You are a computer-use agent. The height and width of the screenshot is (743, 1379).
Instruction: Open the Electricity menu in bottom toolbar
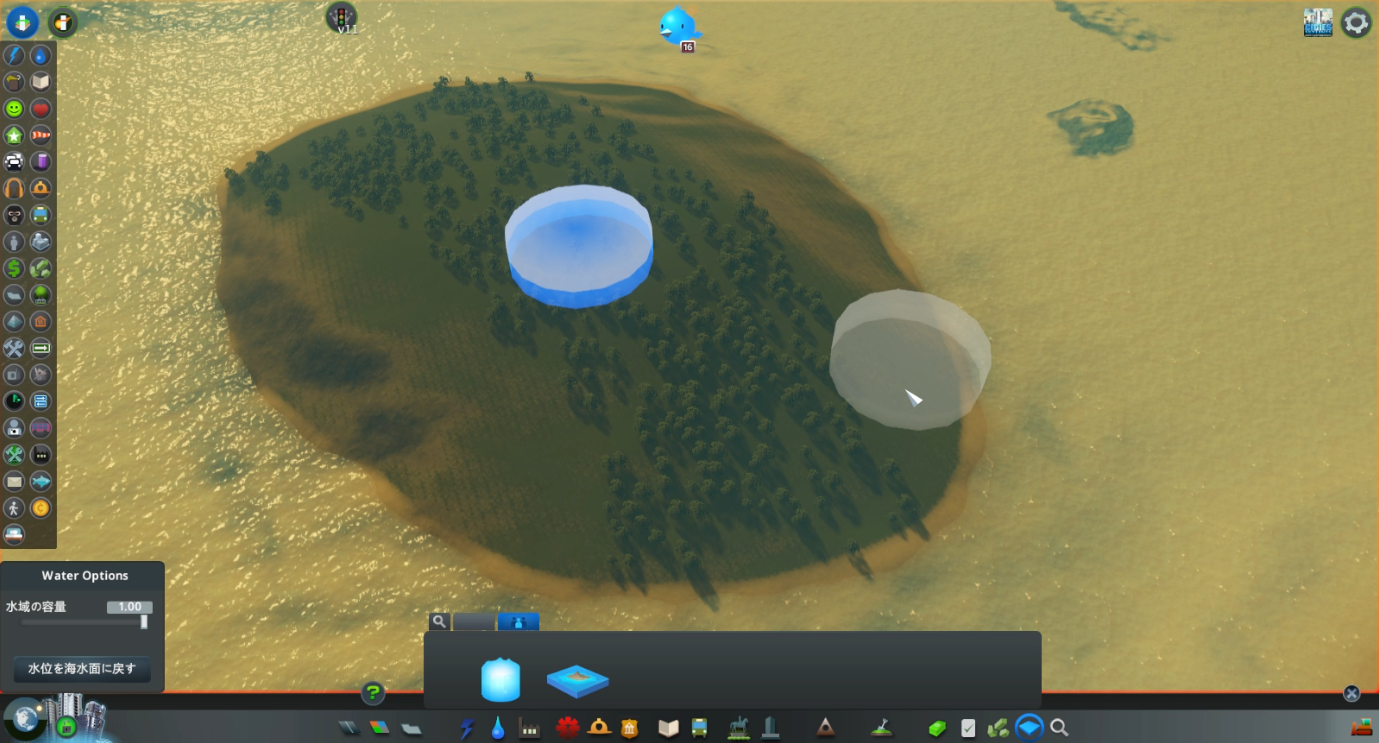click(467, 727)
